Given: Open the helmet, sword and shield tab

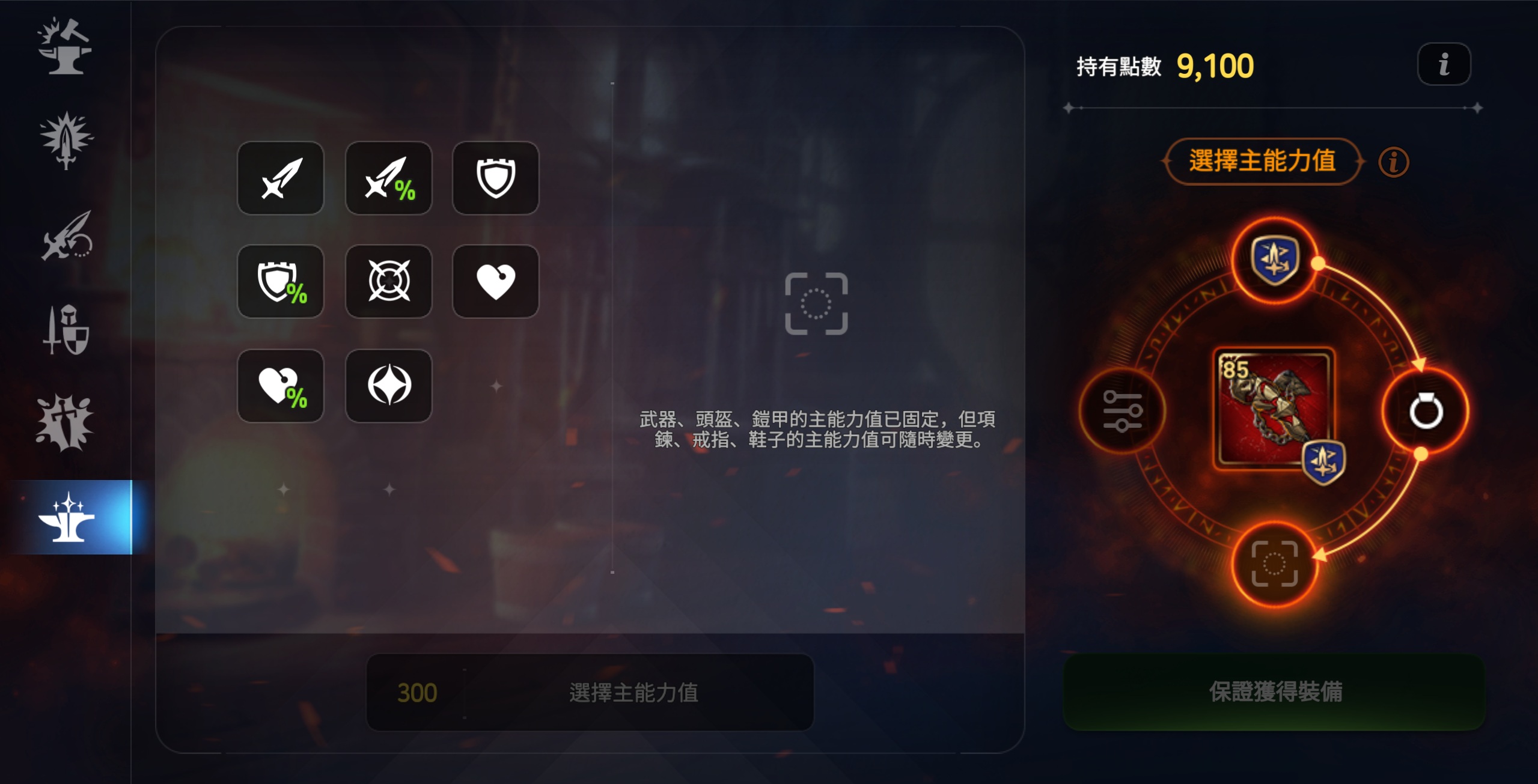Looking at the screenshot, I should 65,330.
